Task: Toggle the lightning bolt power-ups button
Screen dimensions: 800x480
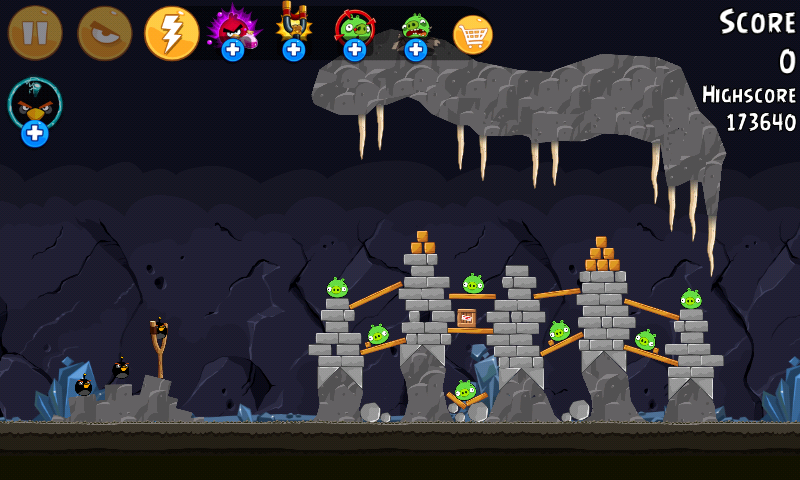Action: 172,33
